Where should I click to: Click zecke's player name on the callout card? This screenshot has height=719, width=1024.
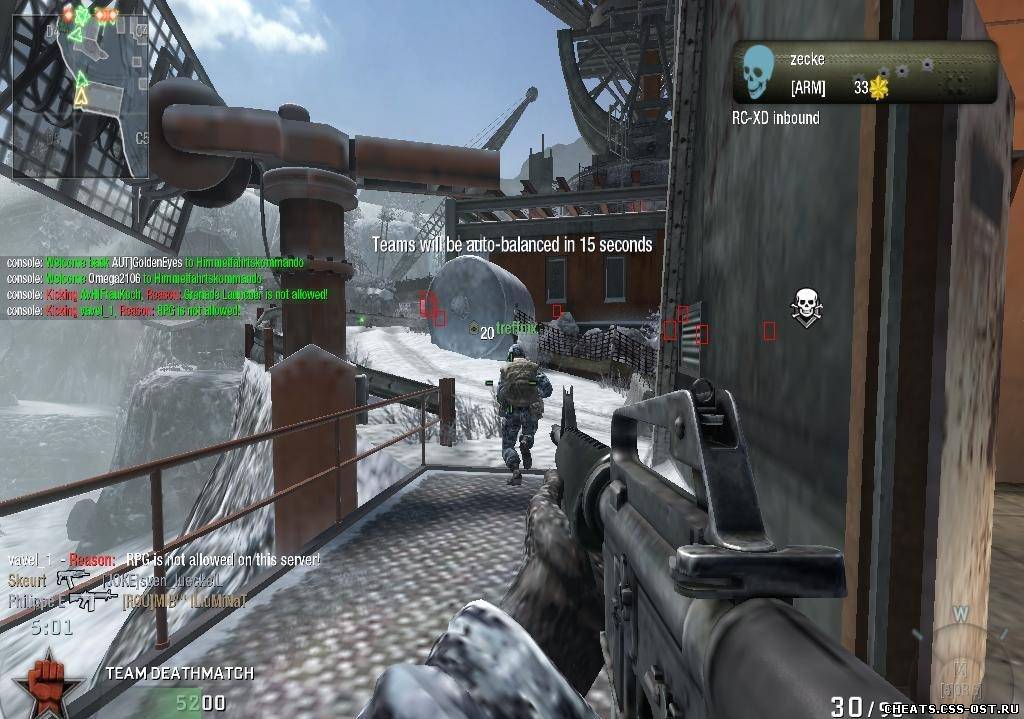click(x=807, y=60)
